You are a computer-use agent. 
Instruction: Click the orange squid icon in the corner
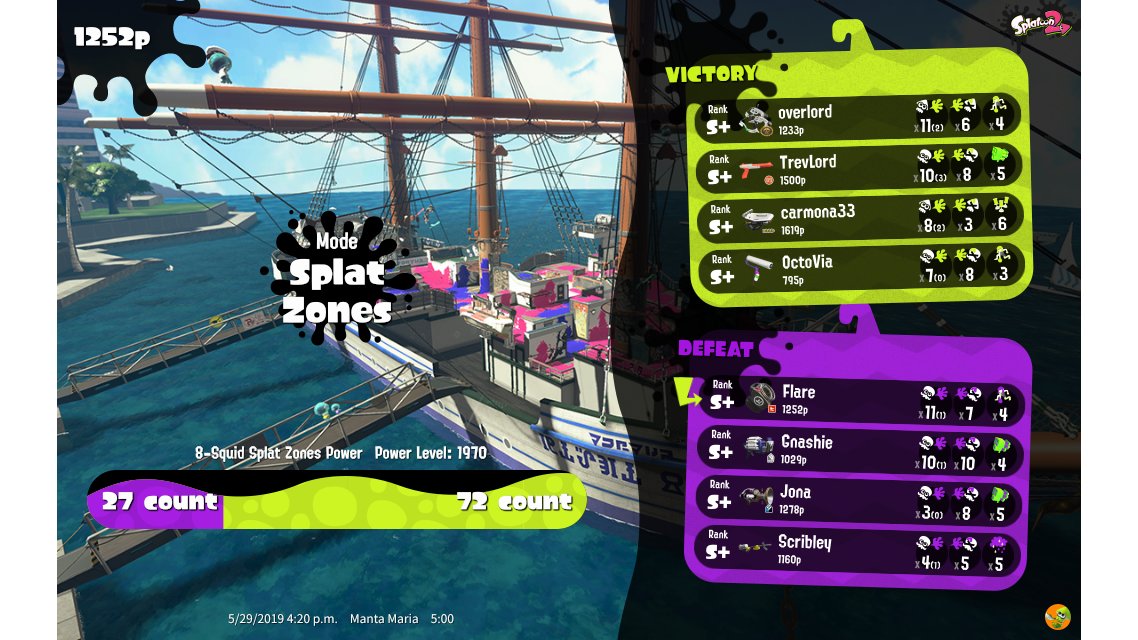tap(1057, 617)
